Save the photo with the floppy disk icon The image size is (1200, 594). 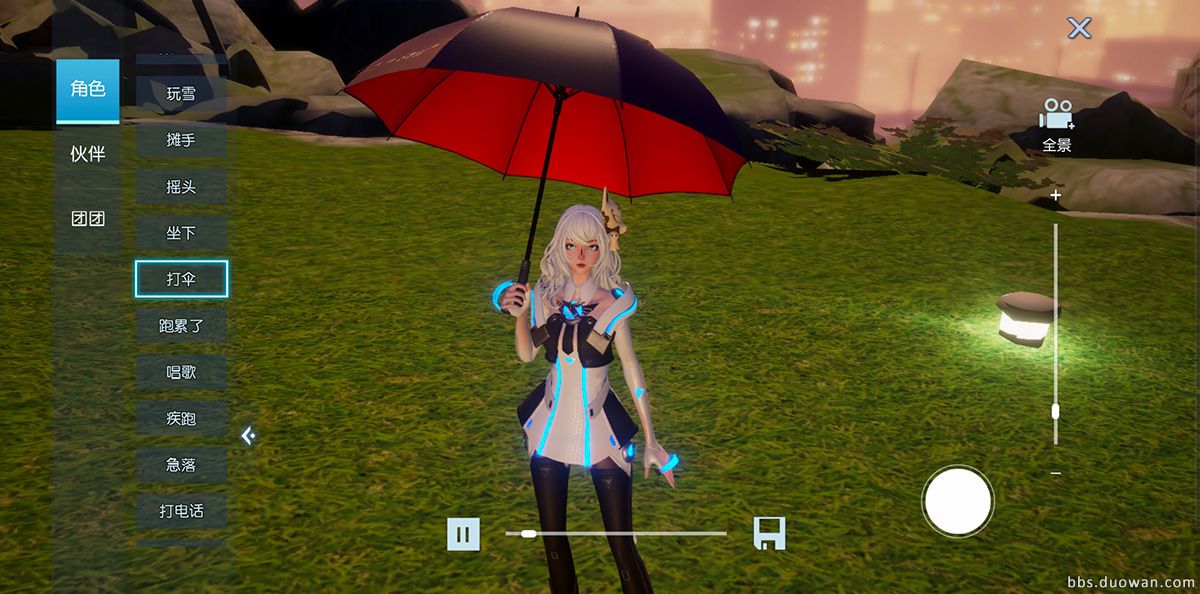click(x=769, y=534)
